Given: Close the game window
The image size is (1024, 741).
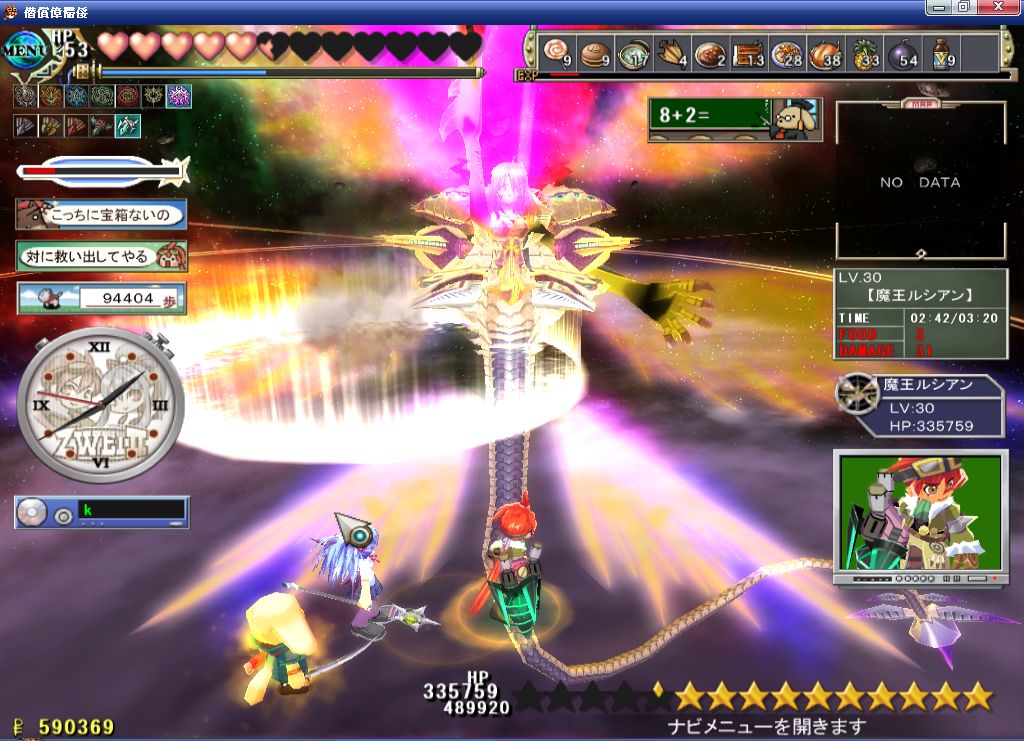Looking at the screenshot, I should (1008, 6).
